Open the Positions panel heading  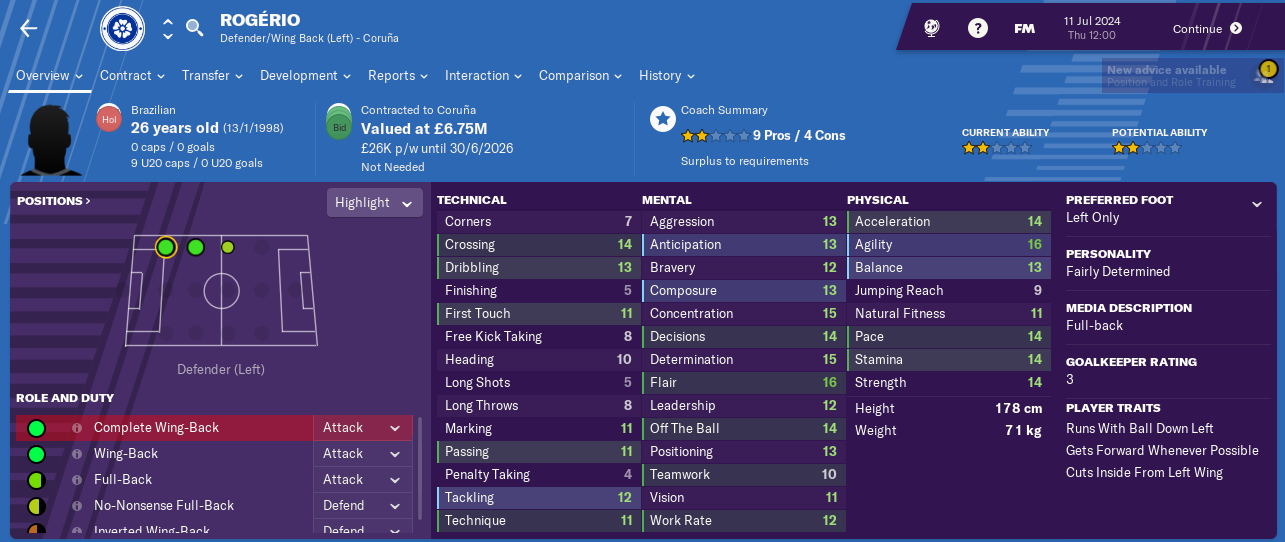[54, 201]
